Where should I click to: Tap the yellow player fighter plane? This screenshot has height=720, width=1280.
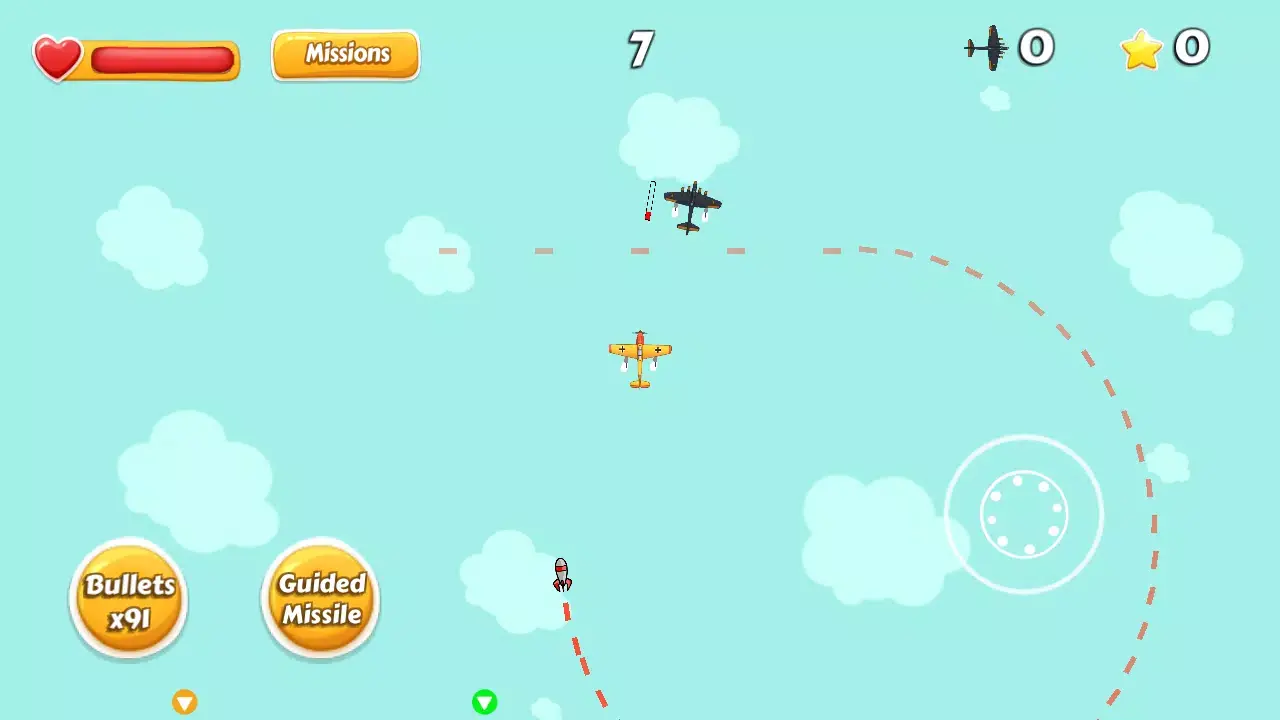pyautogui.click(x=640, y=358)
